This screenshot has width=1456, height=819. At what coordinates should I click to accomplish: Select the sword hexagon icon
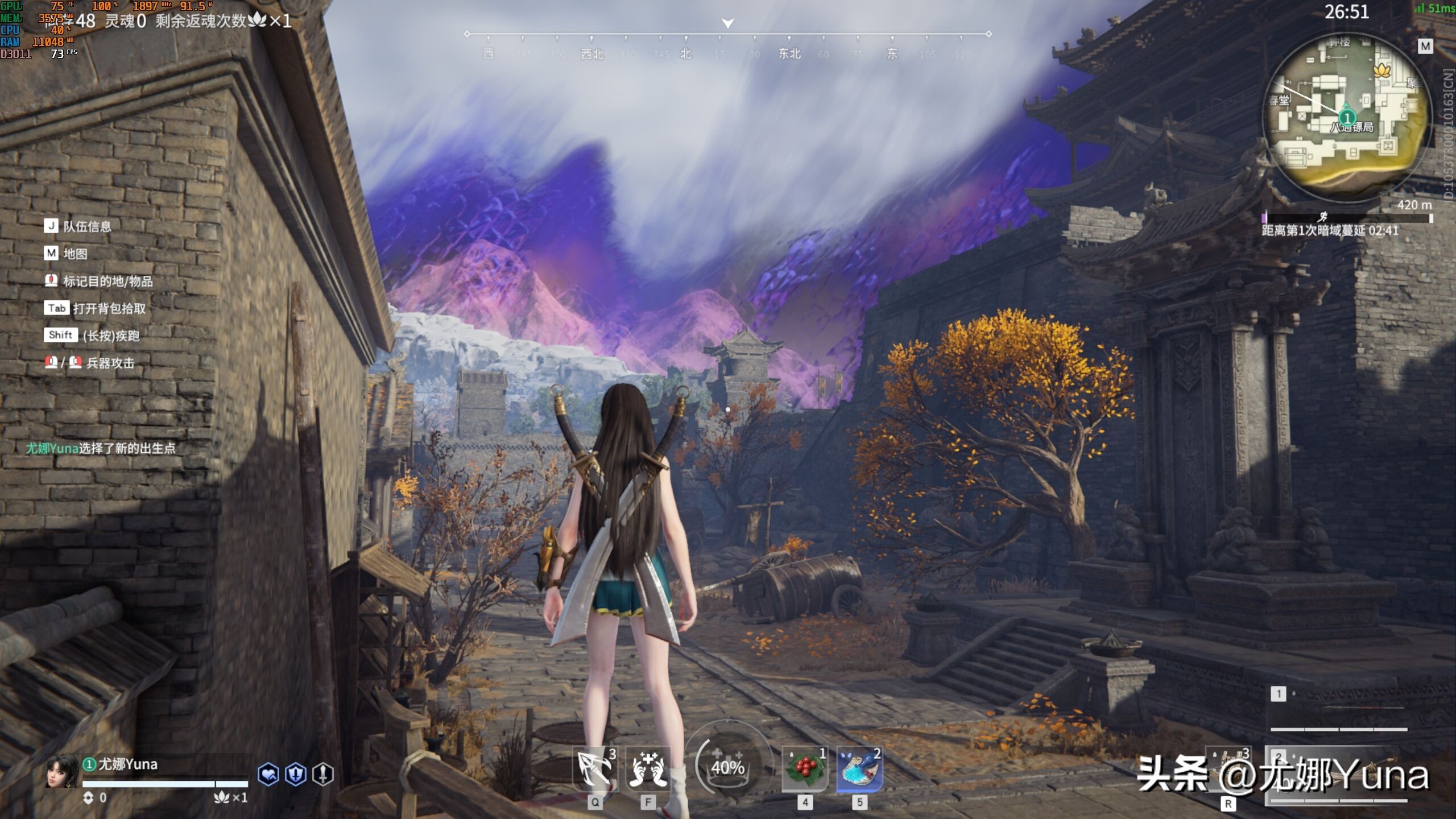tap(323, 774)
